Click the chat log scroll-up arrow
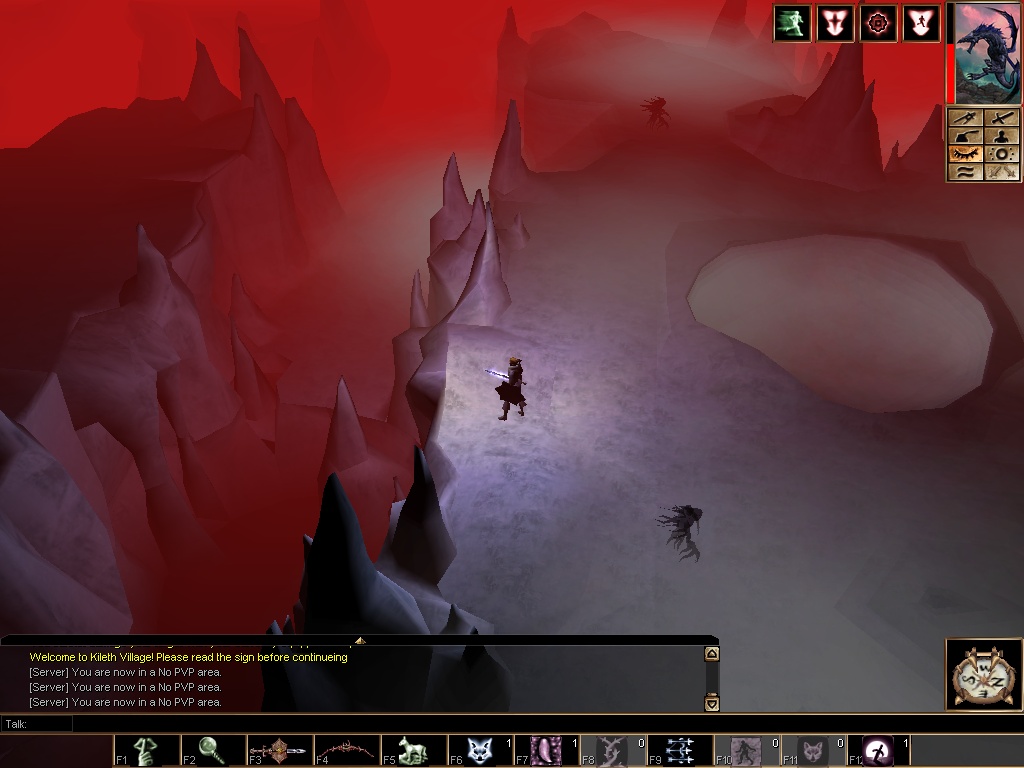Image resolution: width=1024 pixels, height=768 pixels. click(x=712, y=654)
